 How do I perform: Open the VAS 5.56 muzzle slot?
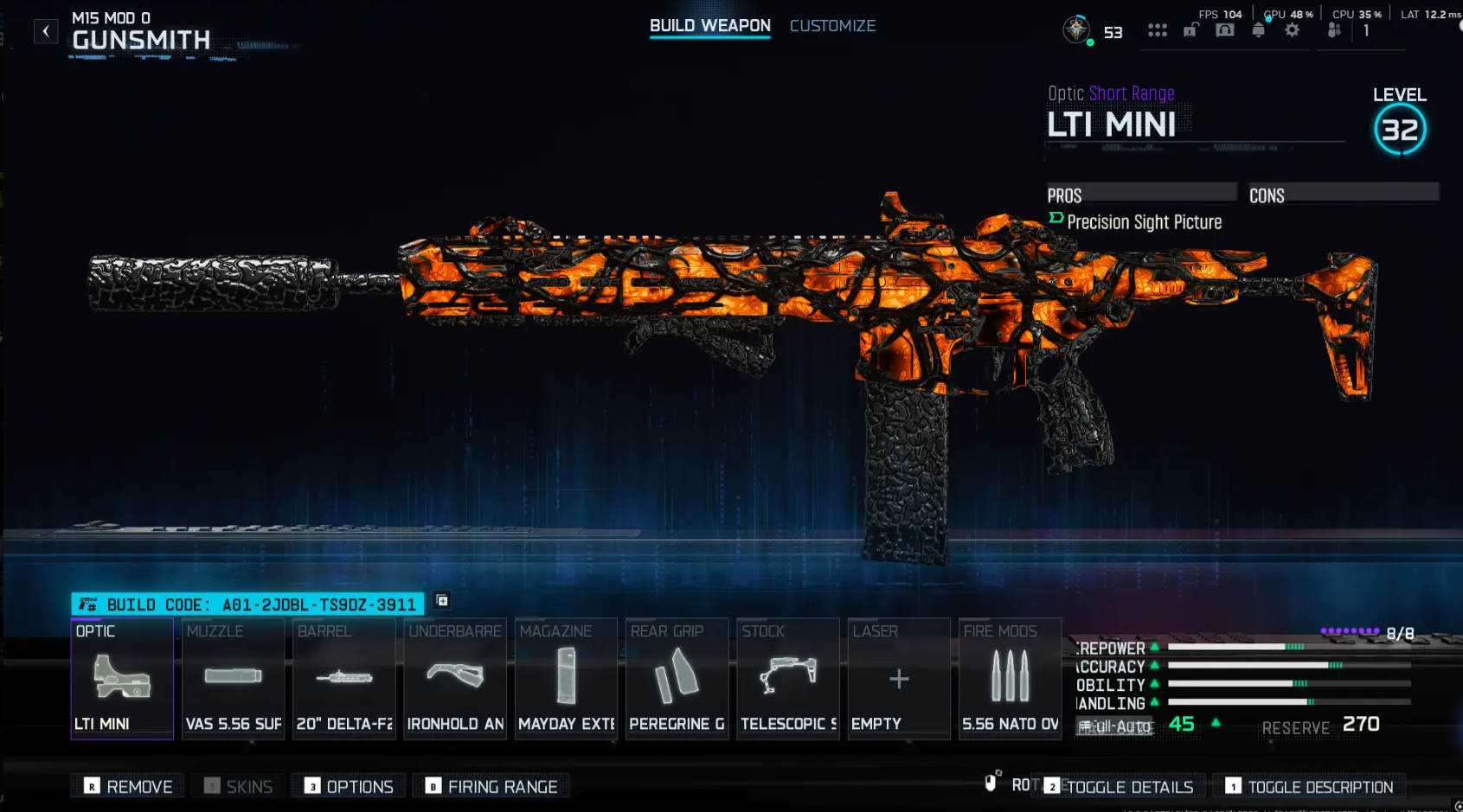click(x=233, y=679)
